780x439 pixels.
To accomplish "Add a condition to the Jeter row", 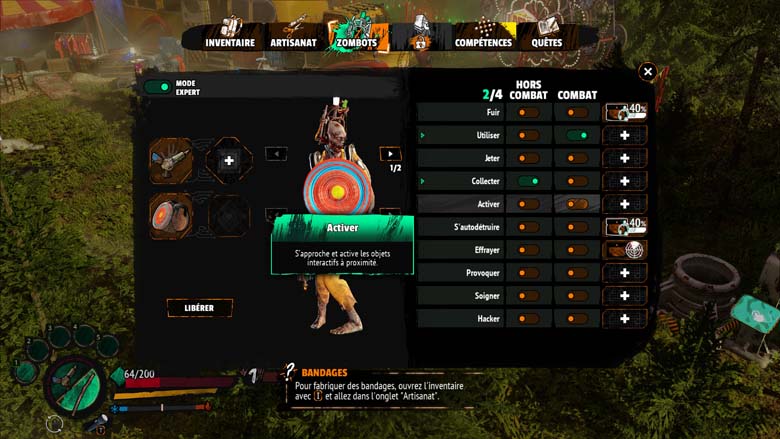I will click(x=625, y=158).
